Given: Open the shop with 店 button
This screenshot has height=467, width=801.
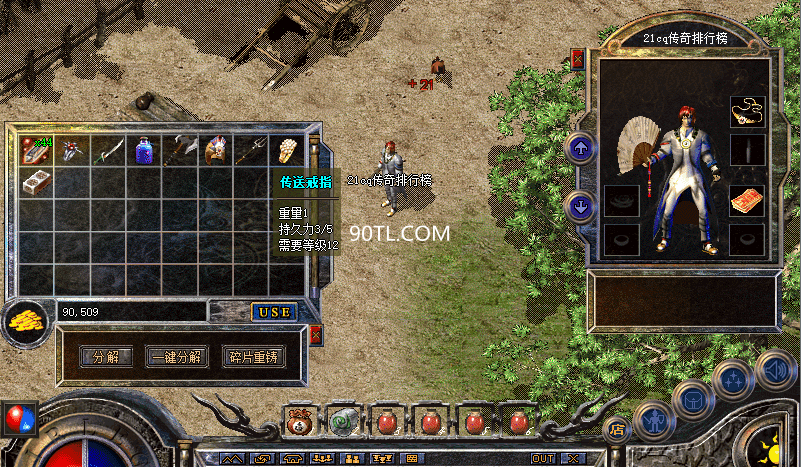Looking at the screenshot, I should [617, 430].
